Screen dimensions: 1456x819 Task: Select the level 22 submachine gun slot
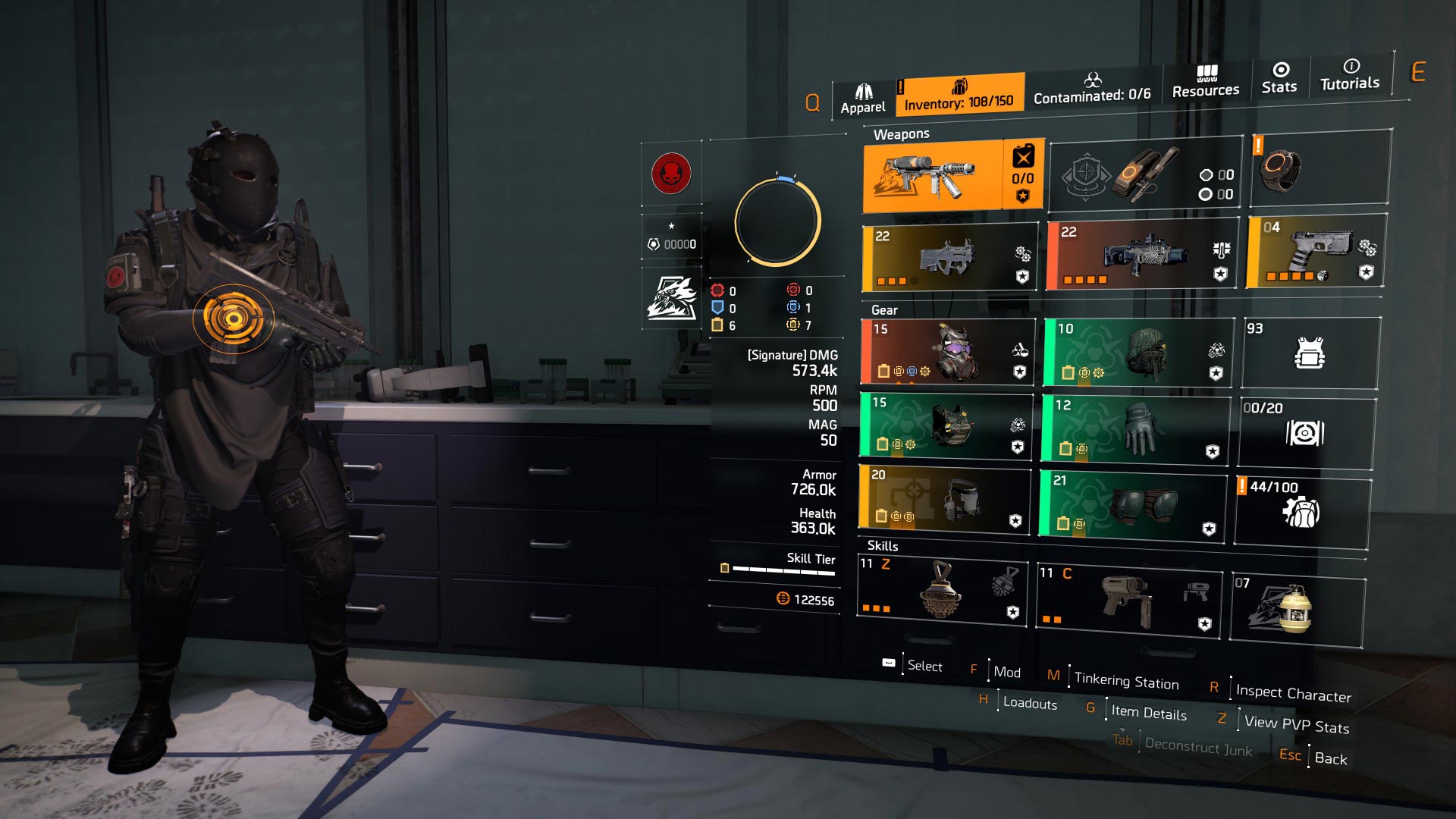coord(949,259)
